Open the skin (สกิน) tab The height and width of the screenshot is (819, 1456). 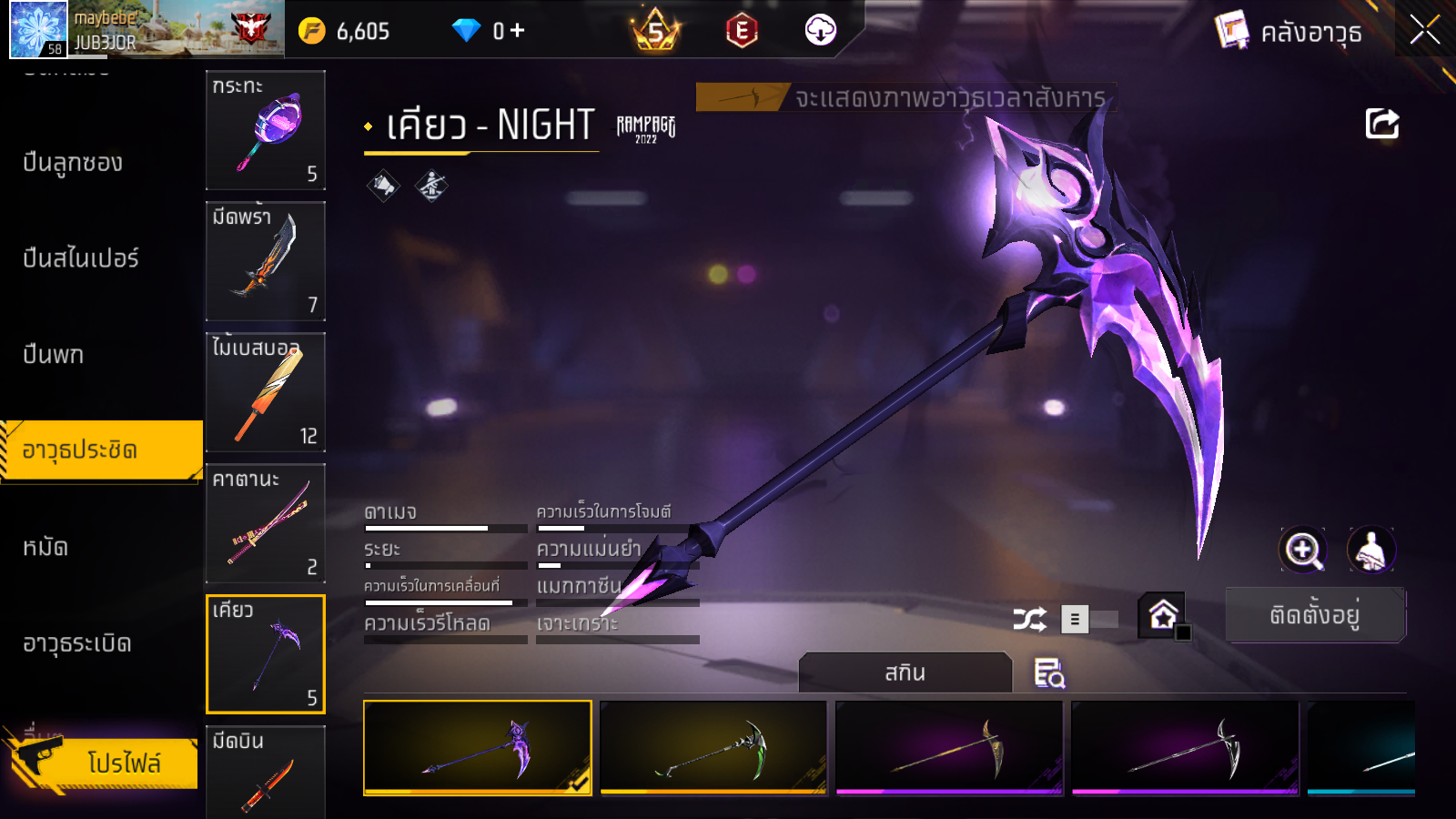tap(905, 672)
